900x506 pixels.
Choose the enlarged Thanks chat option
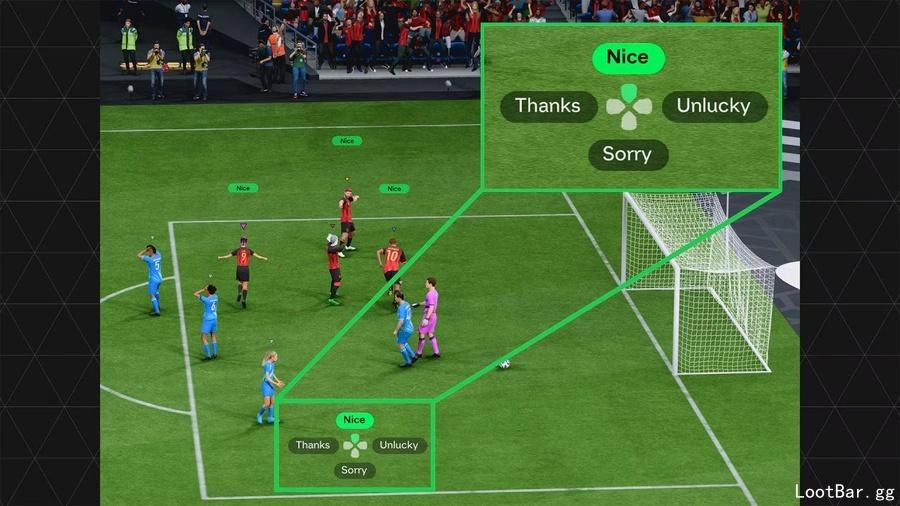point(547,106)
